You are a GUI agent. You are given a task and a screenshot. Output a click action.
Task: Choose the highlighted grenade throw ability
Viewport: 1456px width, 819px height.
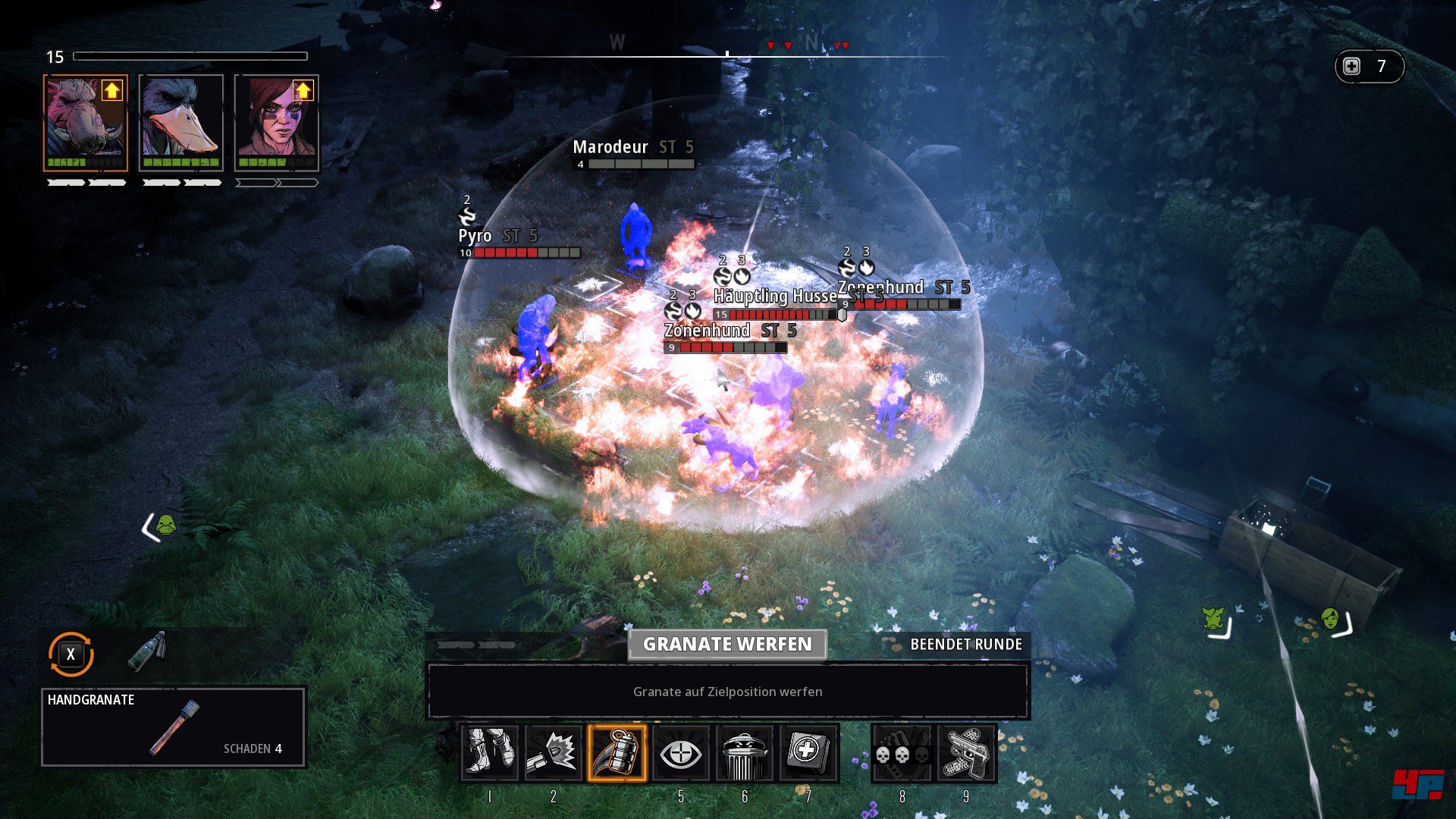point(617,753)
